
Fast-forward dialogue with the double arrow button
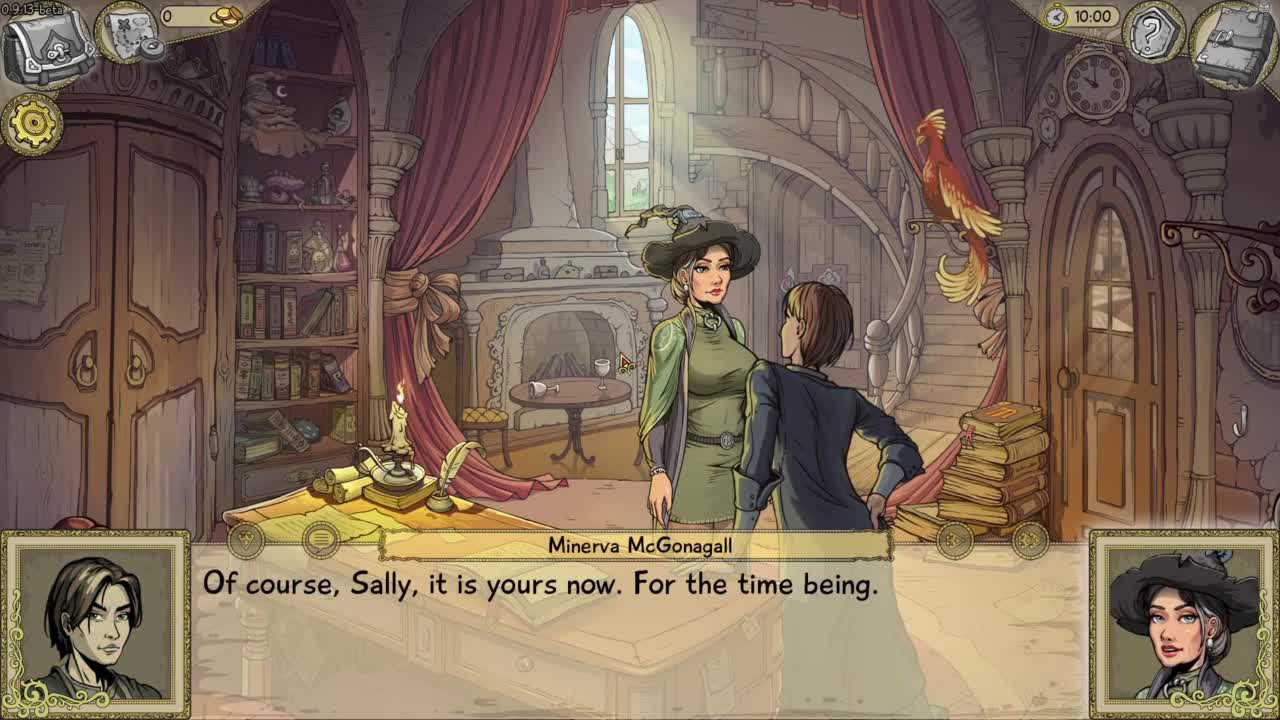point(1029,541)
